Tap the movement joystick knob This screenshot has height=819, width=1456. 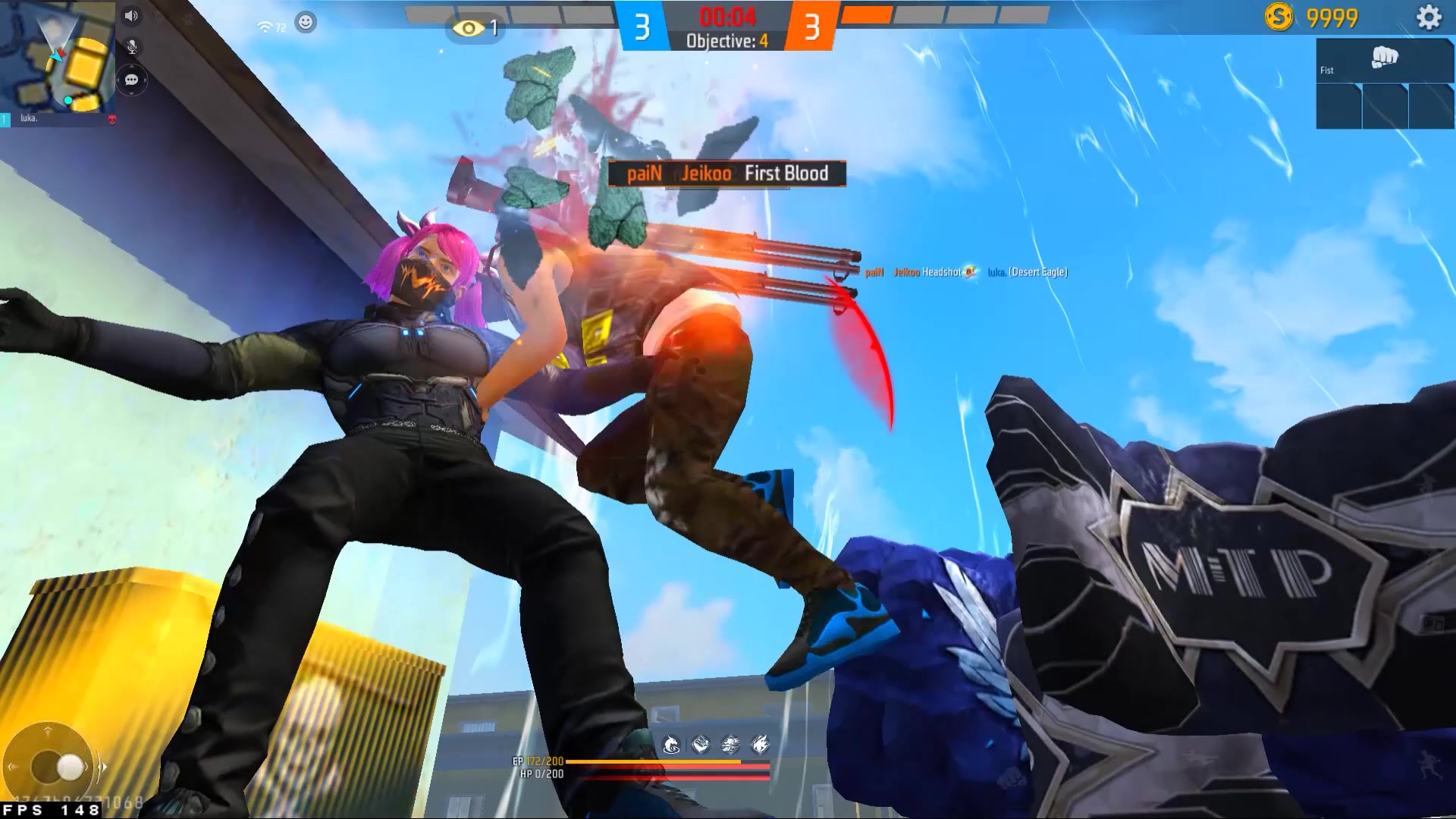[70, 767]
